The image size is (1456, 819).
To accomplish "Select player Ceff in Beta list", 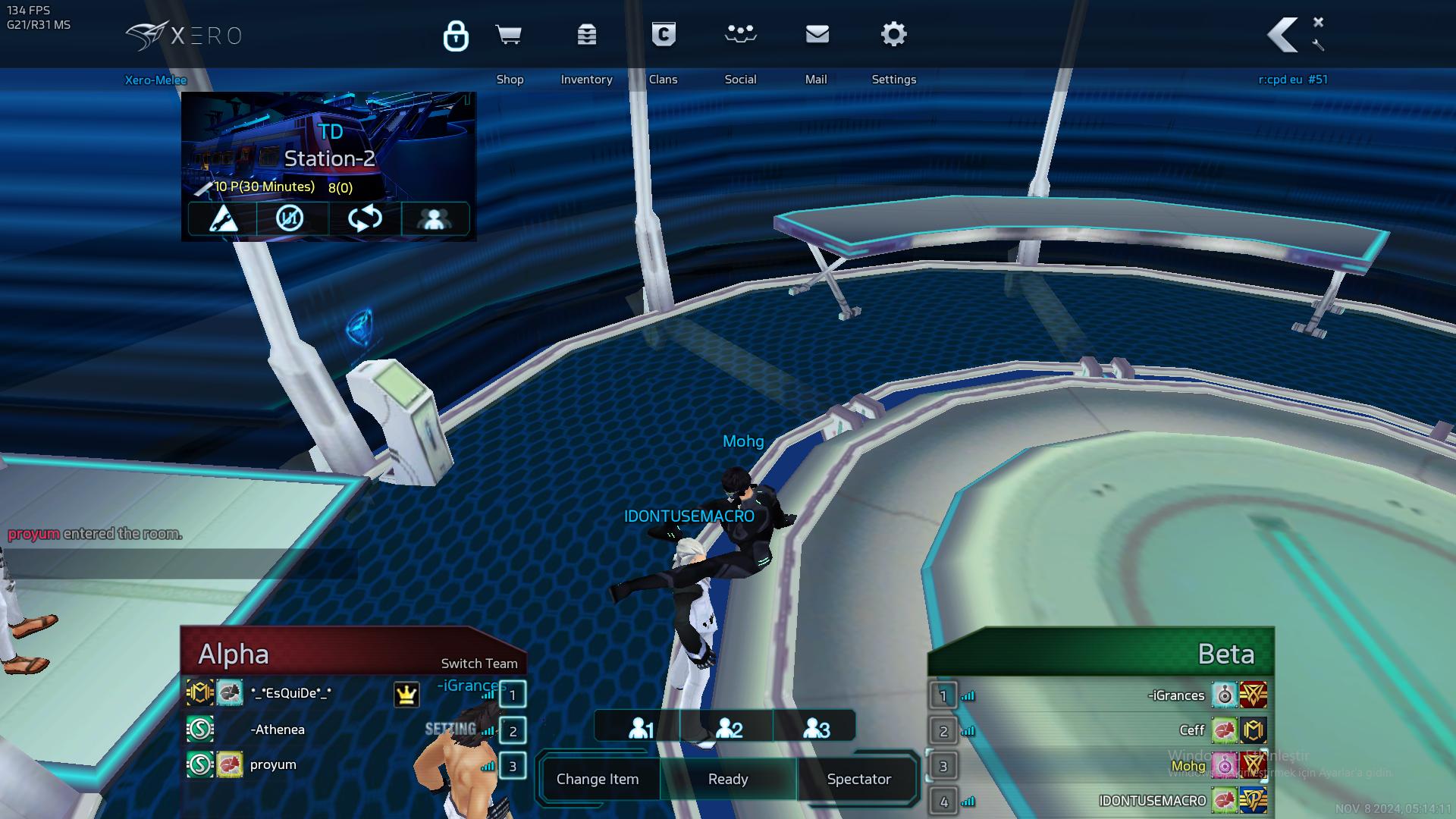I will click(x=1191, y=730).
